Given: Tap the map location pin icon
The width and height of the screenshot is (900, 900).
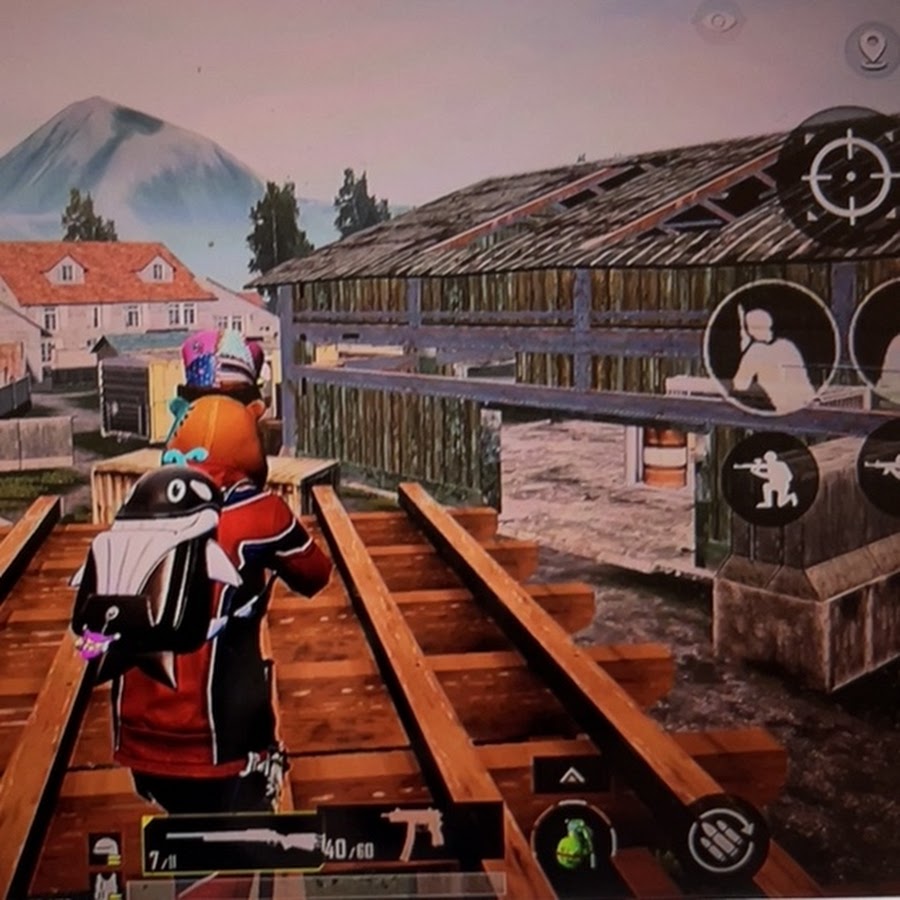Looking at the screenshot, I should 872,47.
